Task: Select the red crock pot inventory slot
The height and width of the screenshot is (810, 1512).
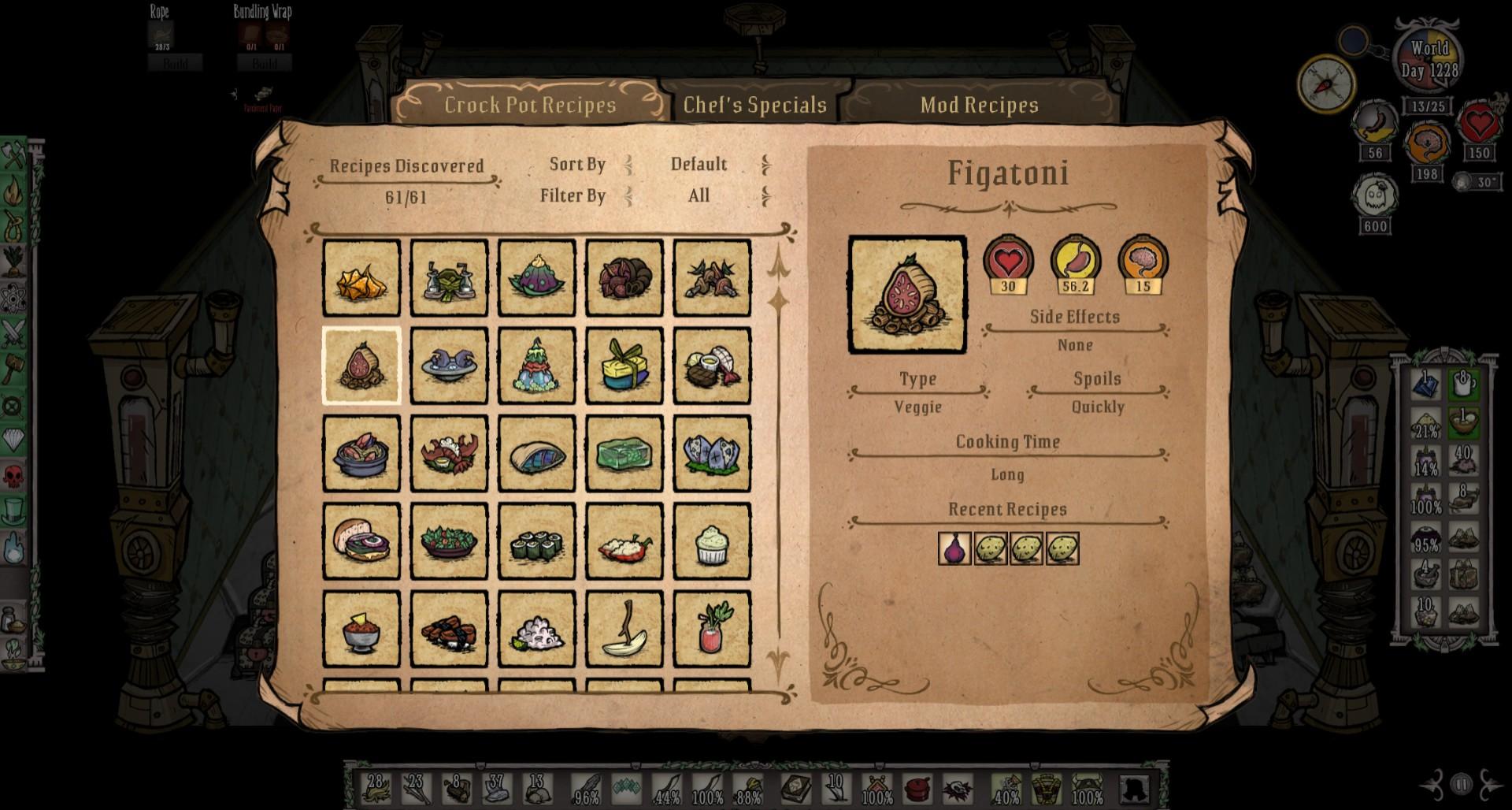Action: coord(917,789)
